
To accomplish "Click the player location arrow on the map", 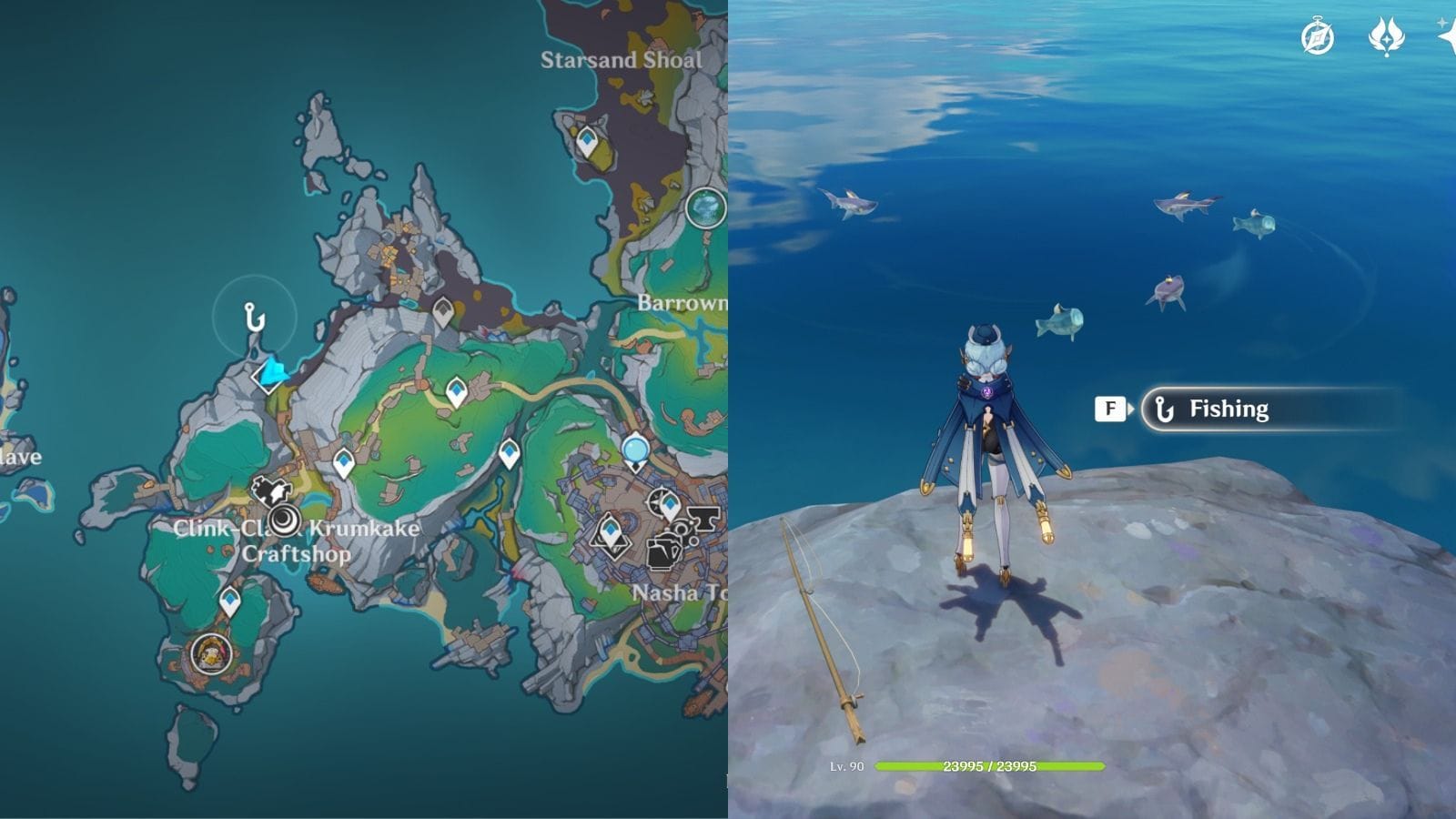I will [275, 373].
